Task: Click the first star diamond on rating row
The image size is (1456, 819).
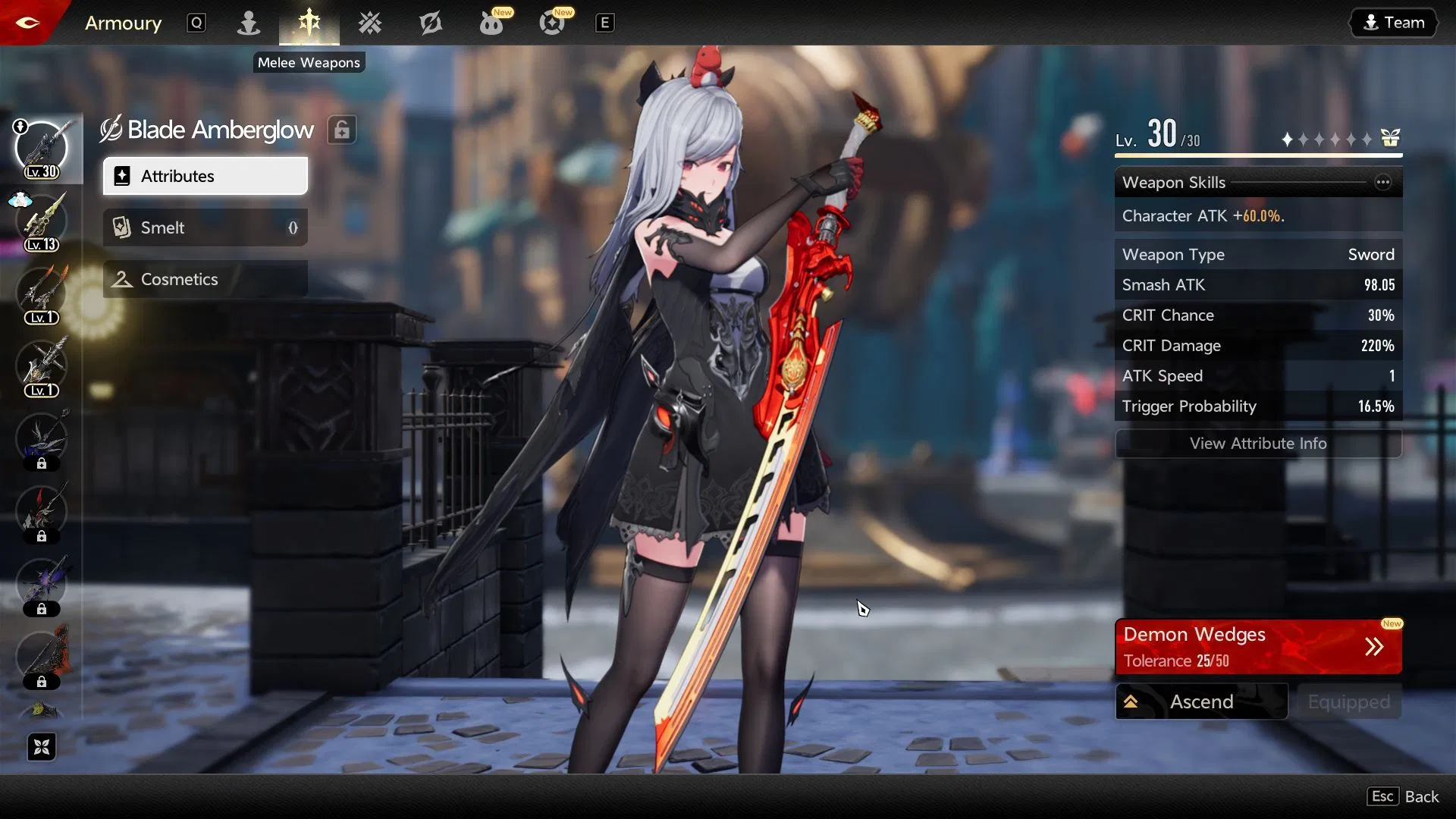Action: (x=1286, y=139)
